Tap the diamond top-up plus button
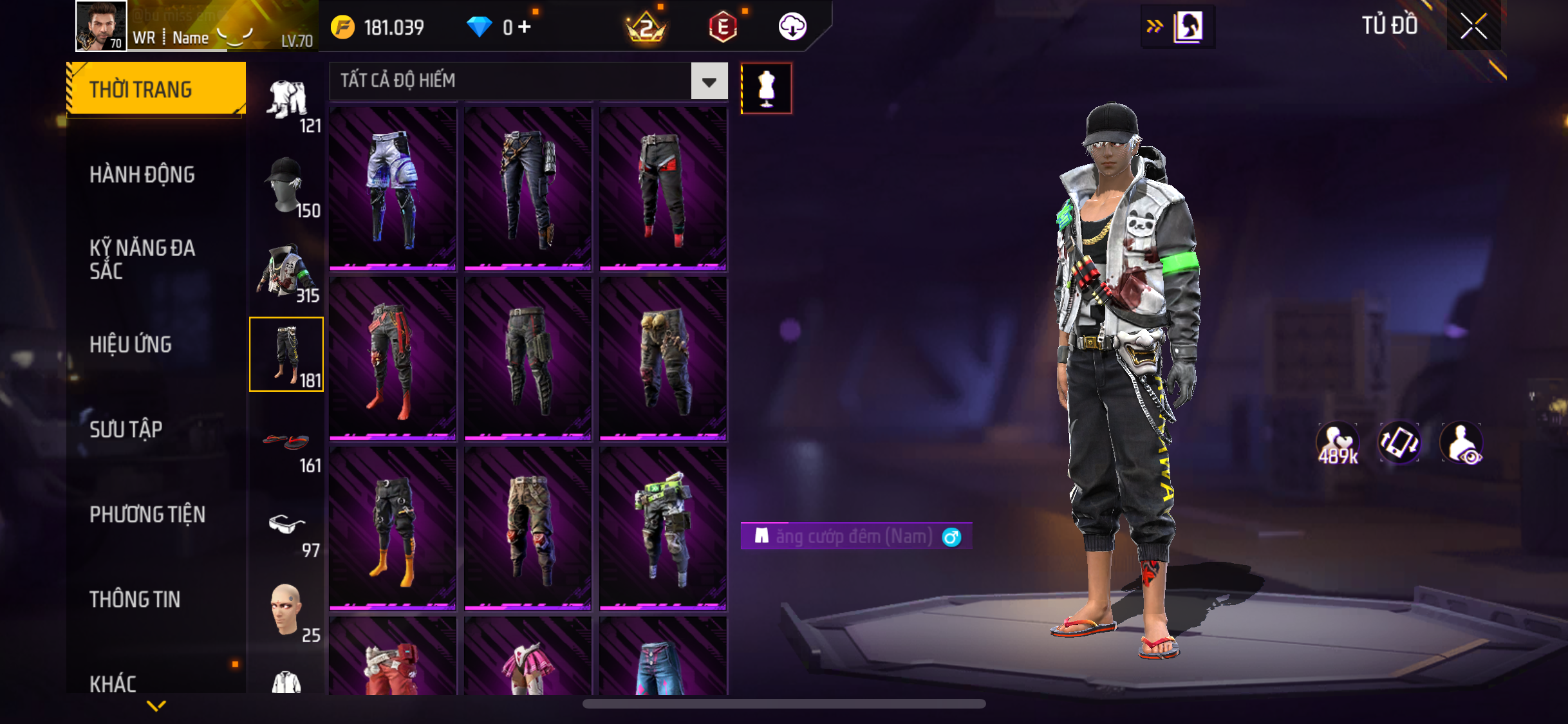Image resolution: width=1568 pixels, height=724 pixels. click(x=525, y=26)
